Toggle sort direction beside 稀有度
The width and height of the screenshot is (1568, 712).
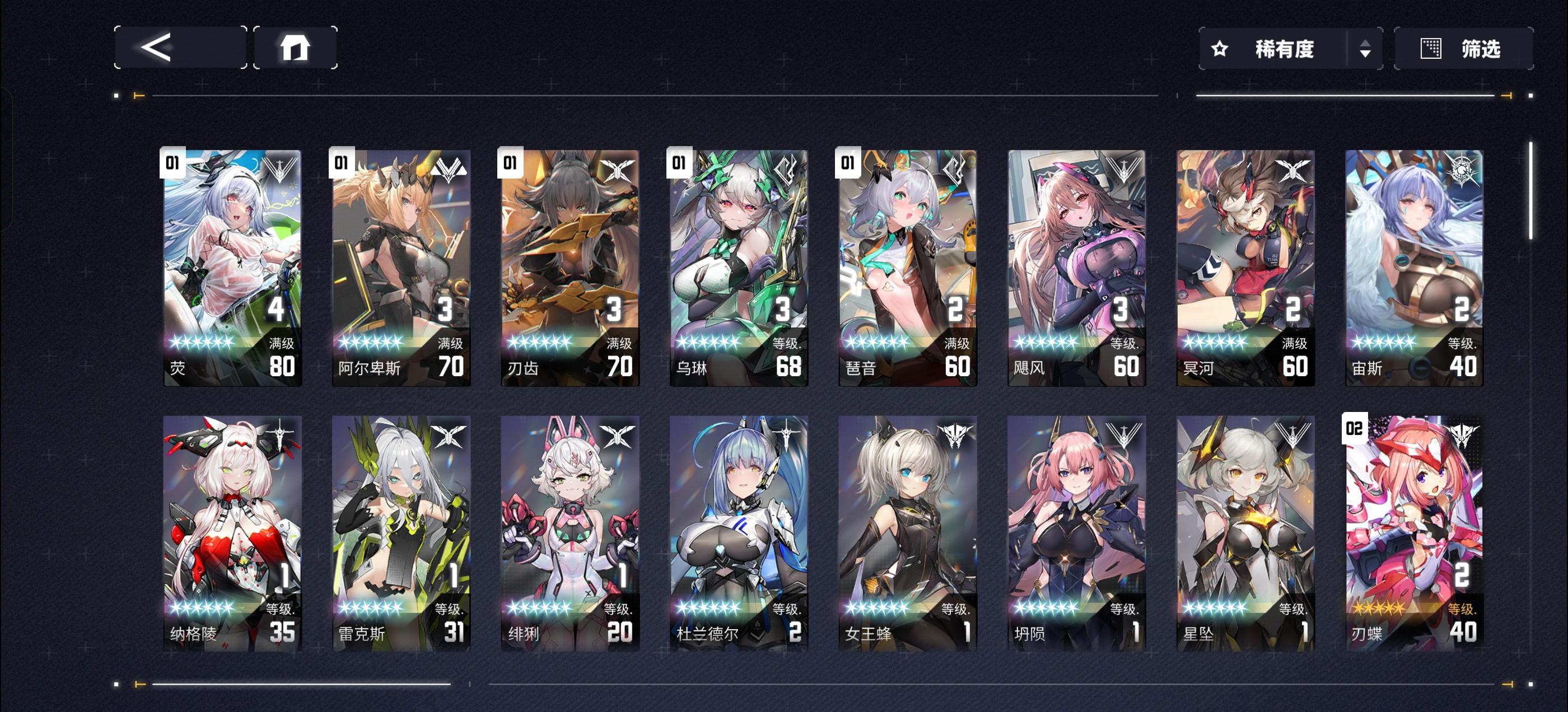coord(1366,49)
